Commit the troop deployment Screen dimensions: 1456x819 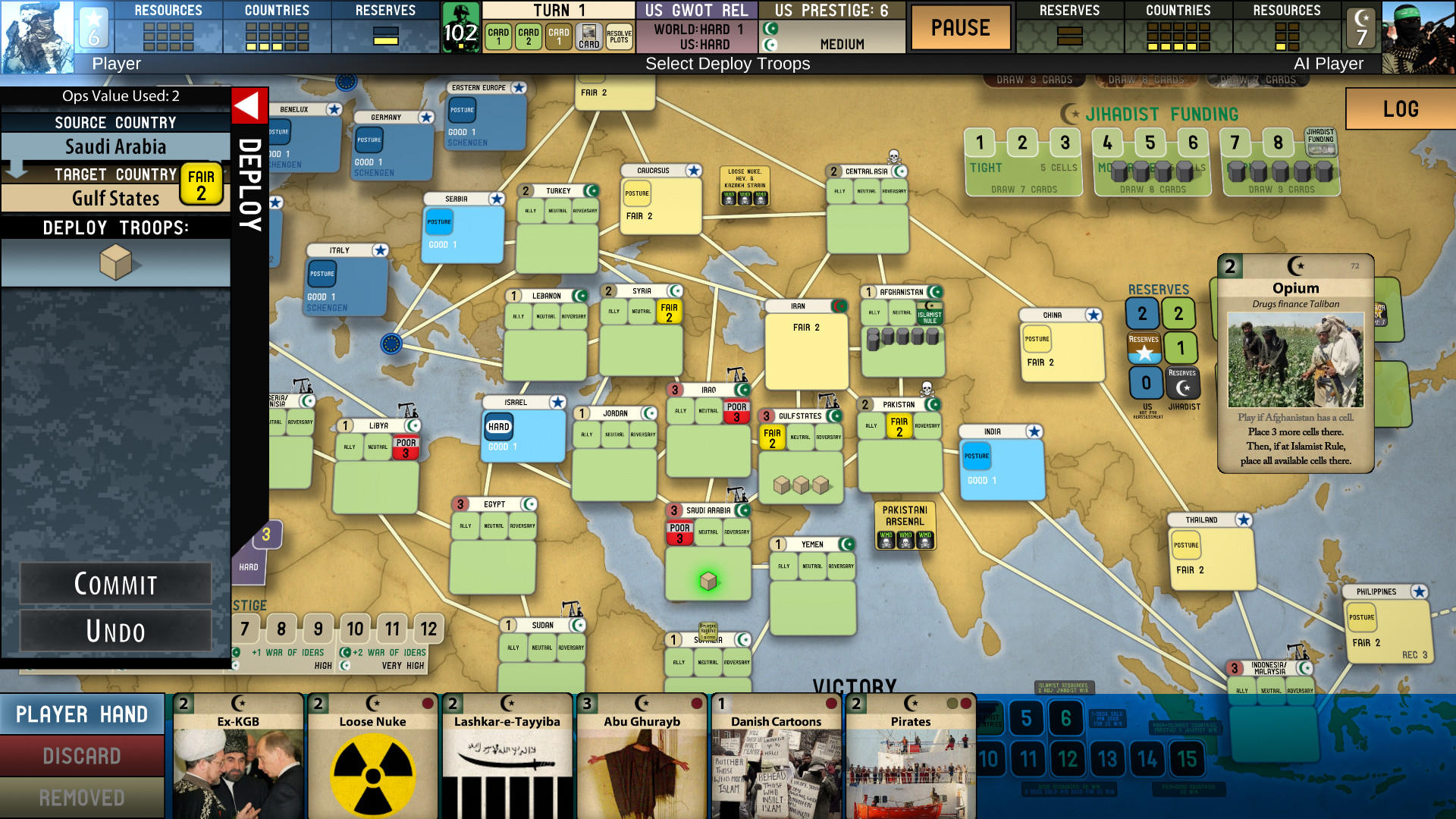pyautogui.click(x=115, y=584)
